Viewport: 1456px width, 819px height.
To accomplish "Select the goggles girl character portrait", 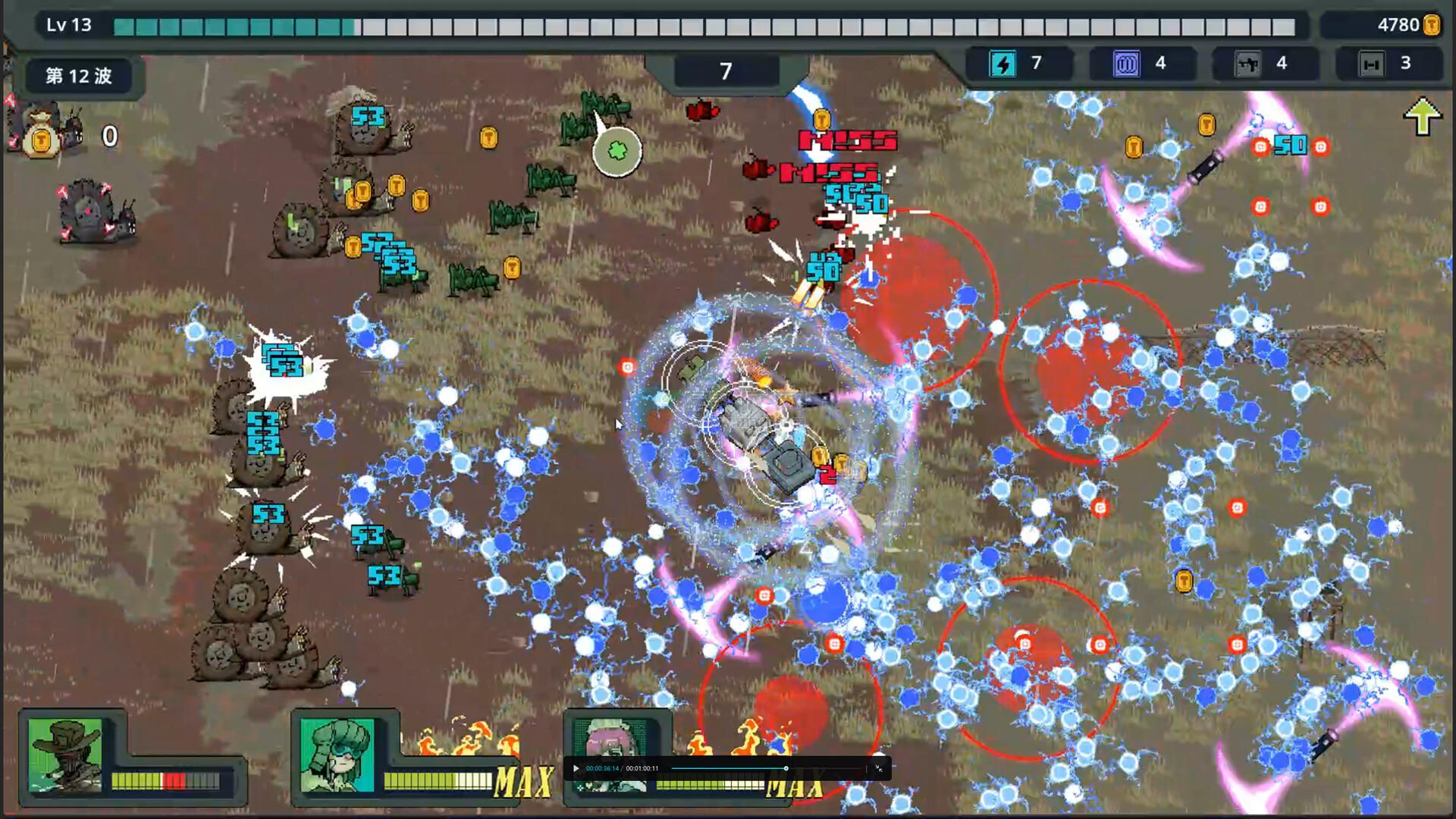I will click(337, 755).
